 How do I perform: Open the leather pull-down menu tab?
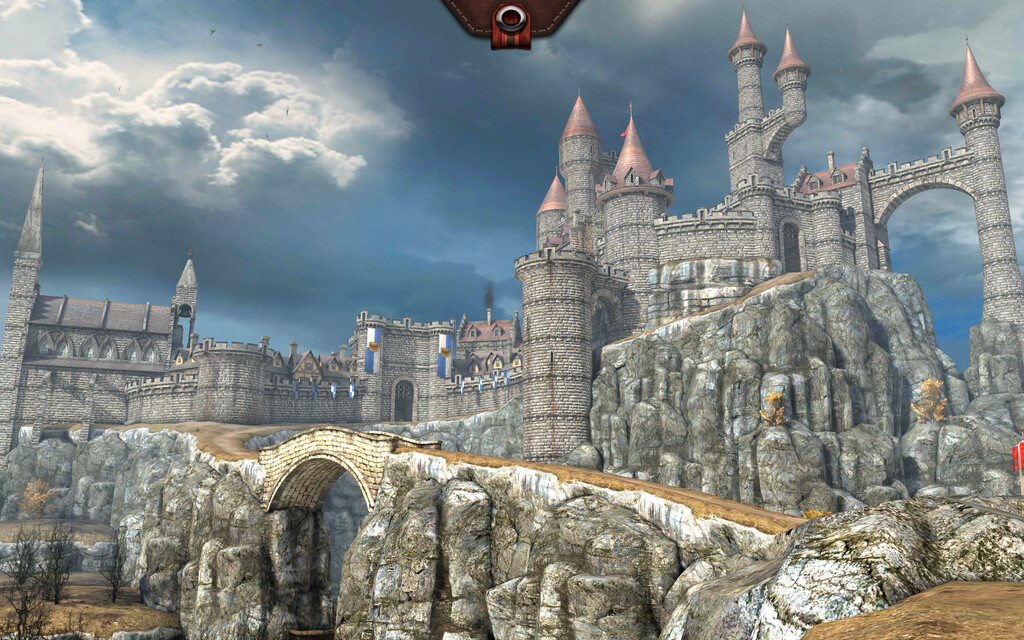pyautogui.click(x=511, y=19)
